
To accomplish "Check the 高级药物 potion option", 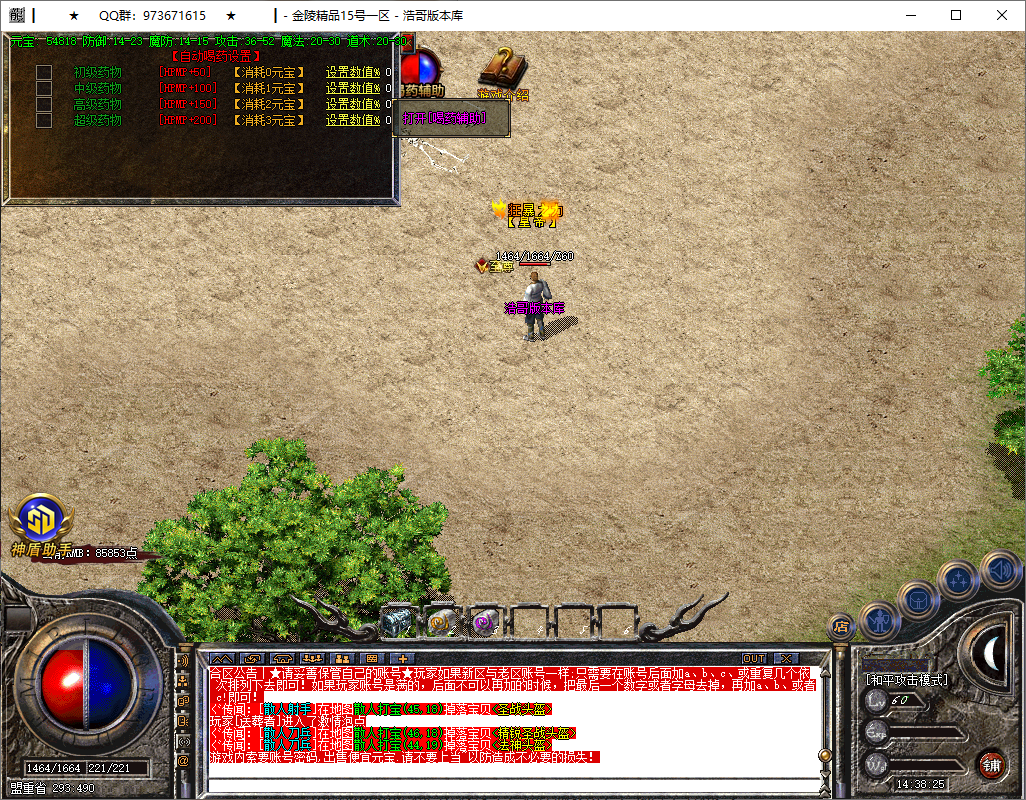I will point(44,104).
